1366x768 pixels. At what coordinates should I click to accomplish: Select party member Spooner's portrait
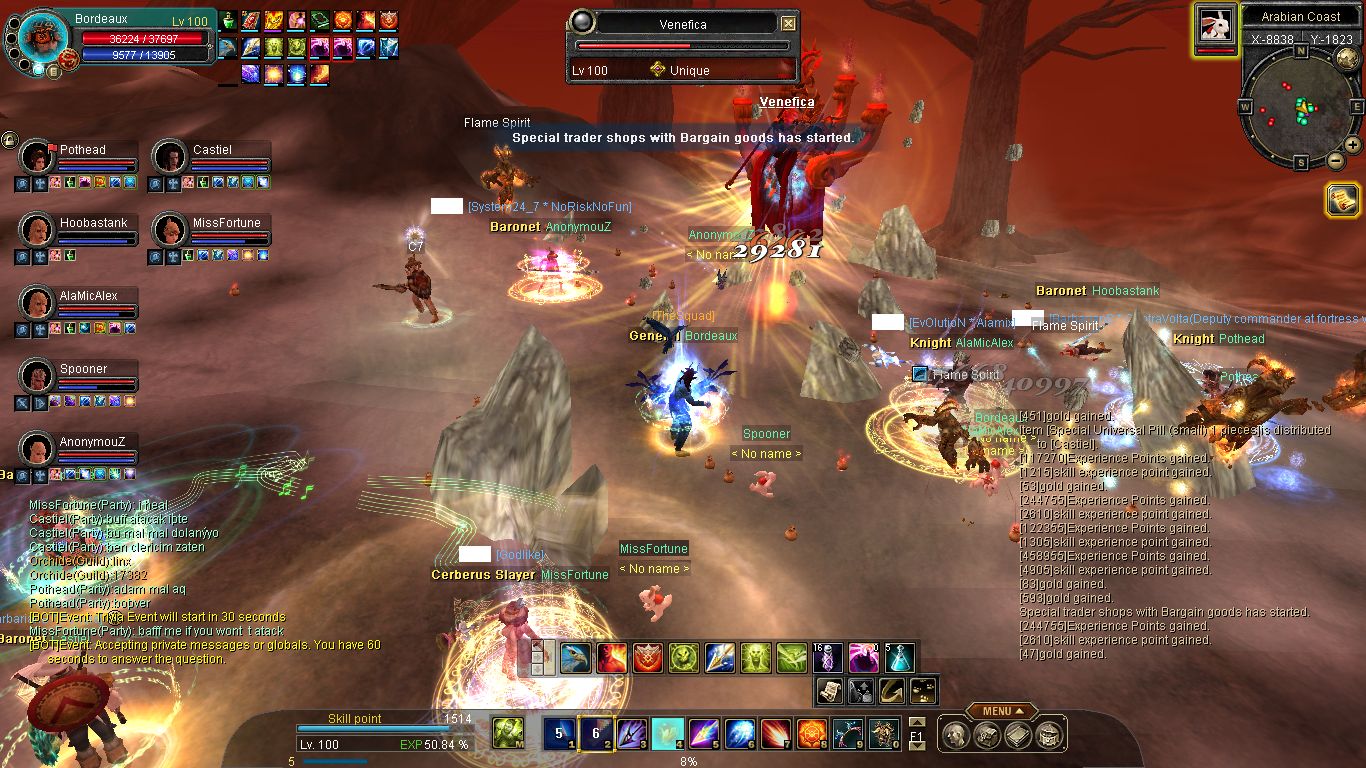click(38, 376)
